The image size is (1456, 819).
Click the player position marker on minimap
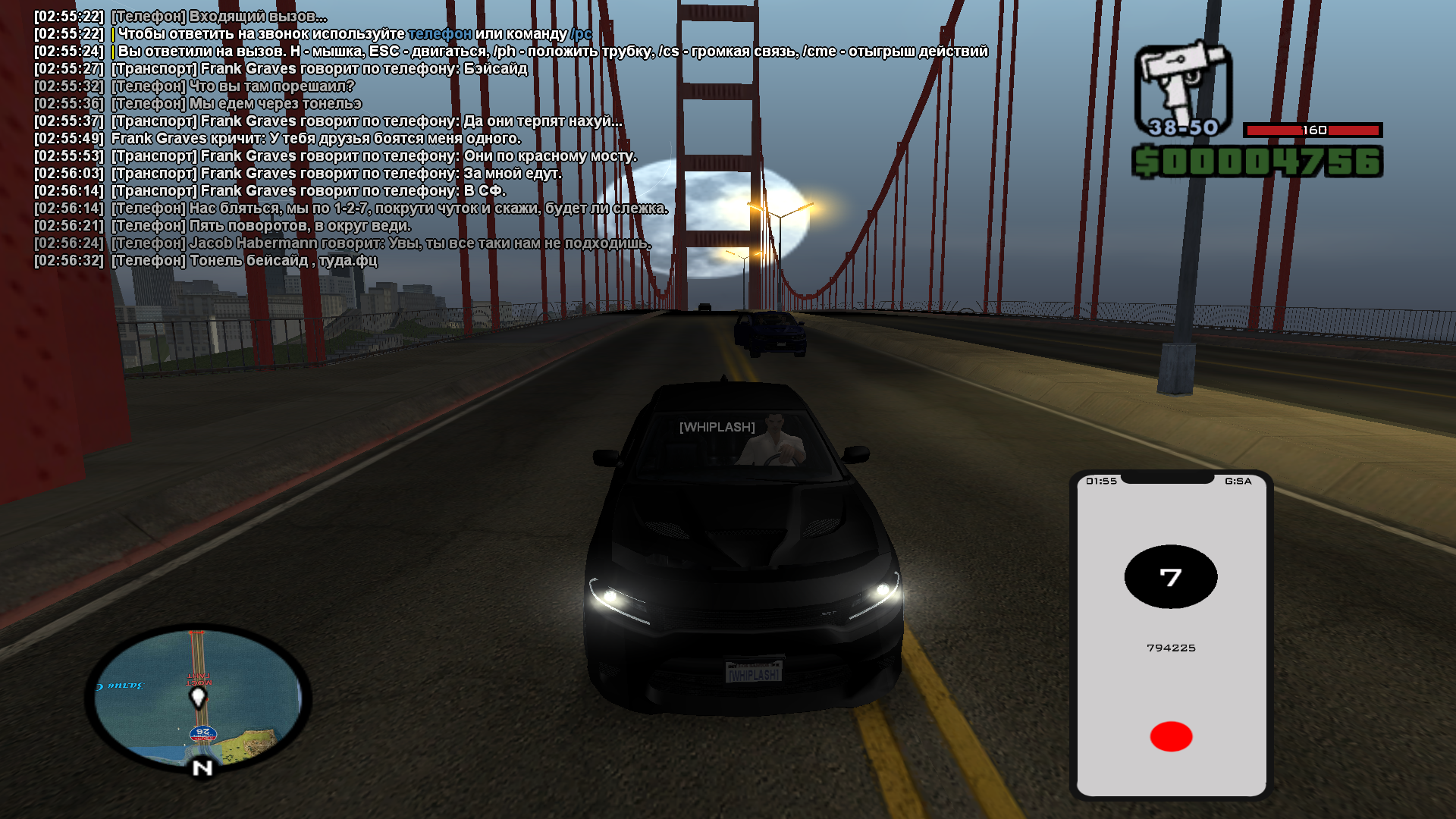[x=199, y=696]
